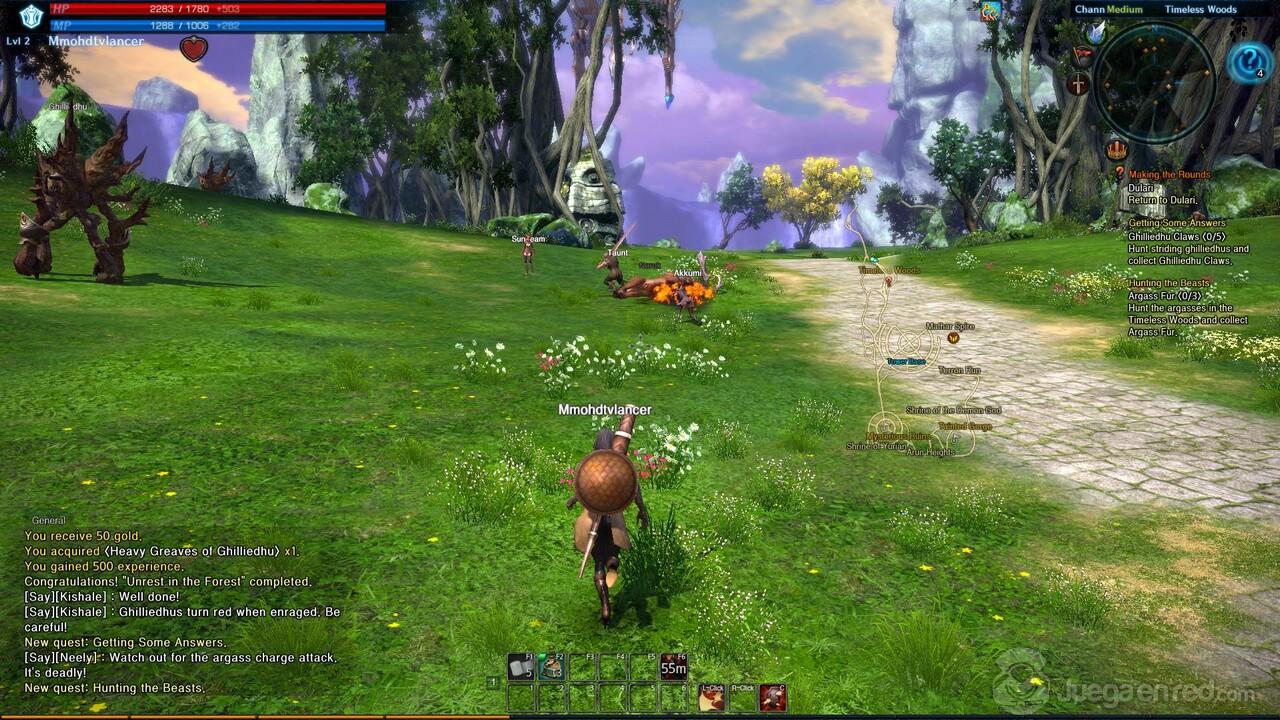Screen dimensions: 1280x720
Task: Activate the red skill bound to C
Action: [772, 697]
